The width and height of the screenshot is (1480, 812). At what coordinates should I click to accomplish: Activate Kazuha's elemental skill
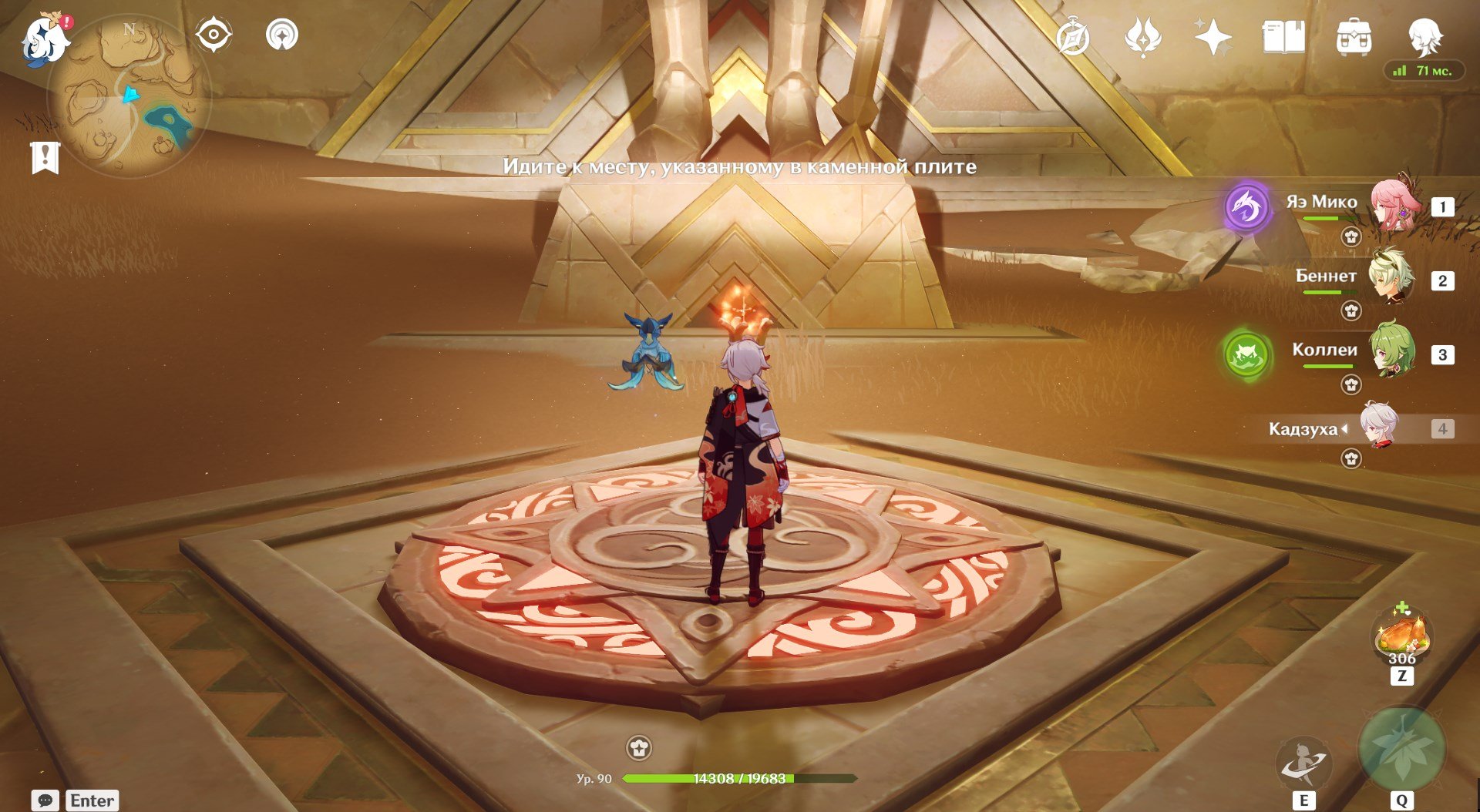click(1303, 763)
